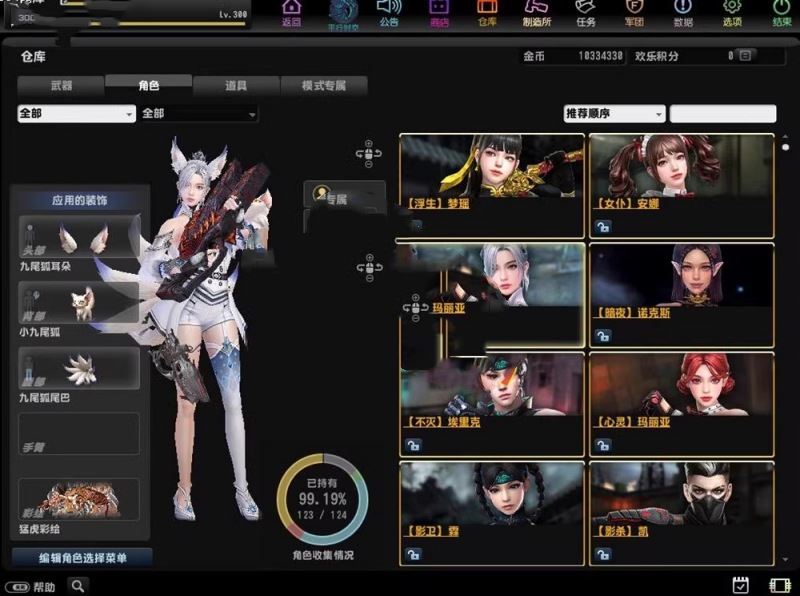Image resolution: width=800 pixels, height=596 pixels.
Task: Click the 返回 (Back) home icon
Action: [291, 13]
